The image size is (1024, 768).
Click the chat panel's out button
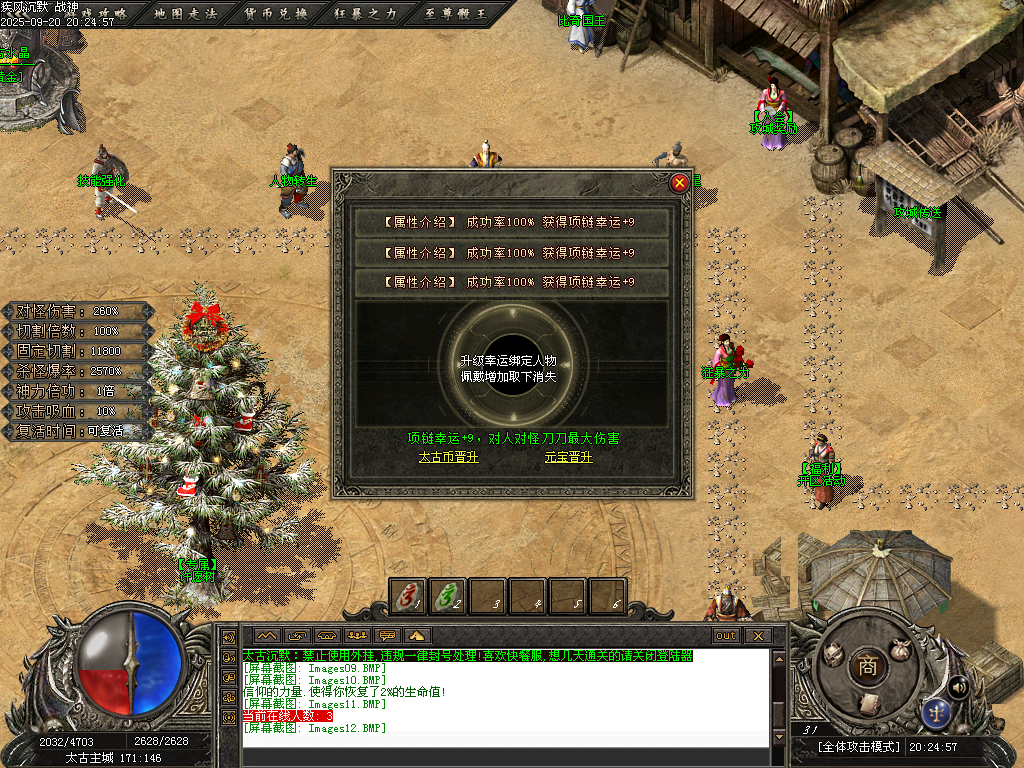click(726, 635)
